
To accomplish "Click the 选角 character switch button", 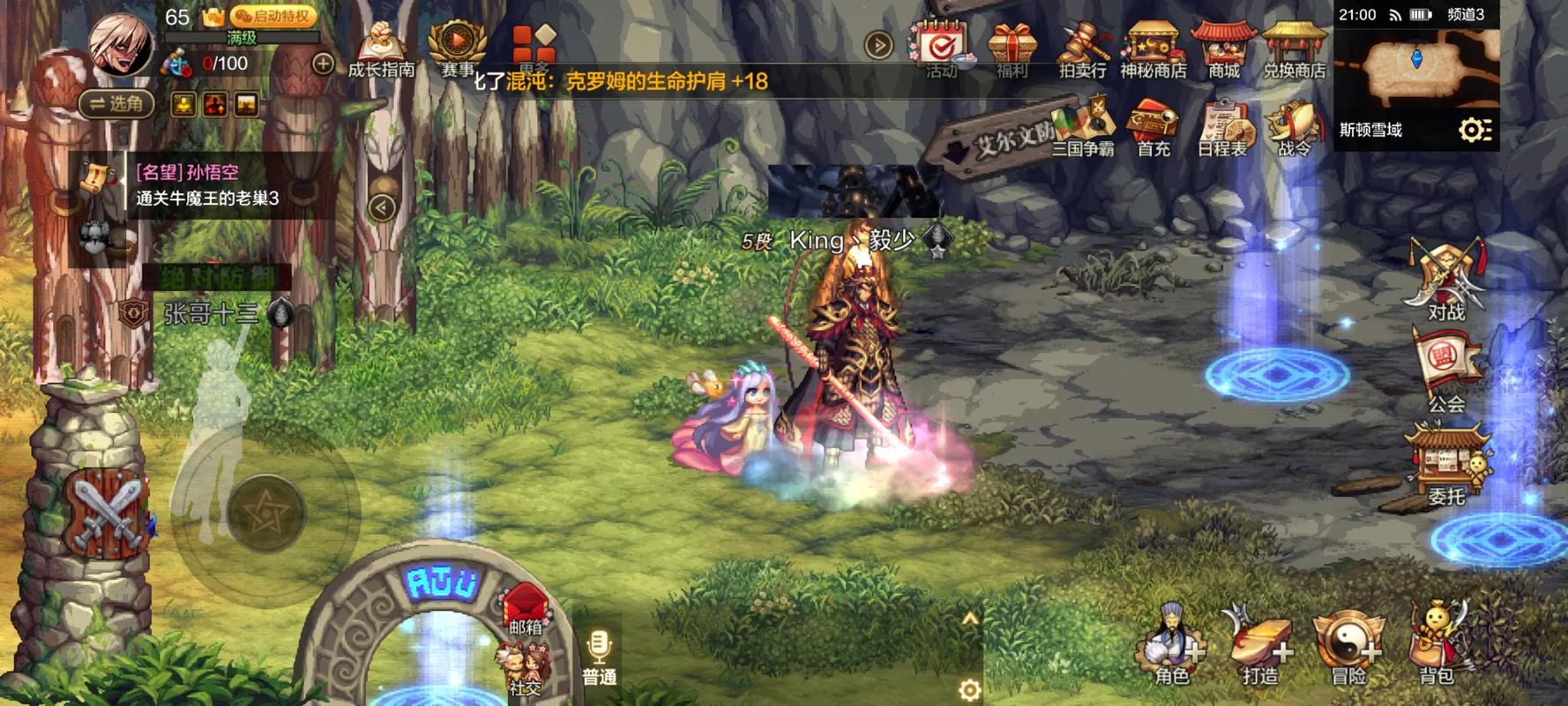I will tap(116, 104).
